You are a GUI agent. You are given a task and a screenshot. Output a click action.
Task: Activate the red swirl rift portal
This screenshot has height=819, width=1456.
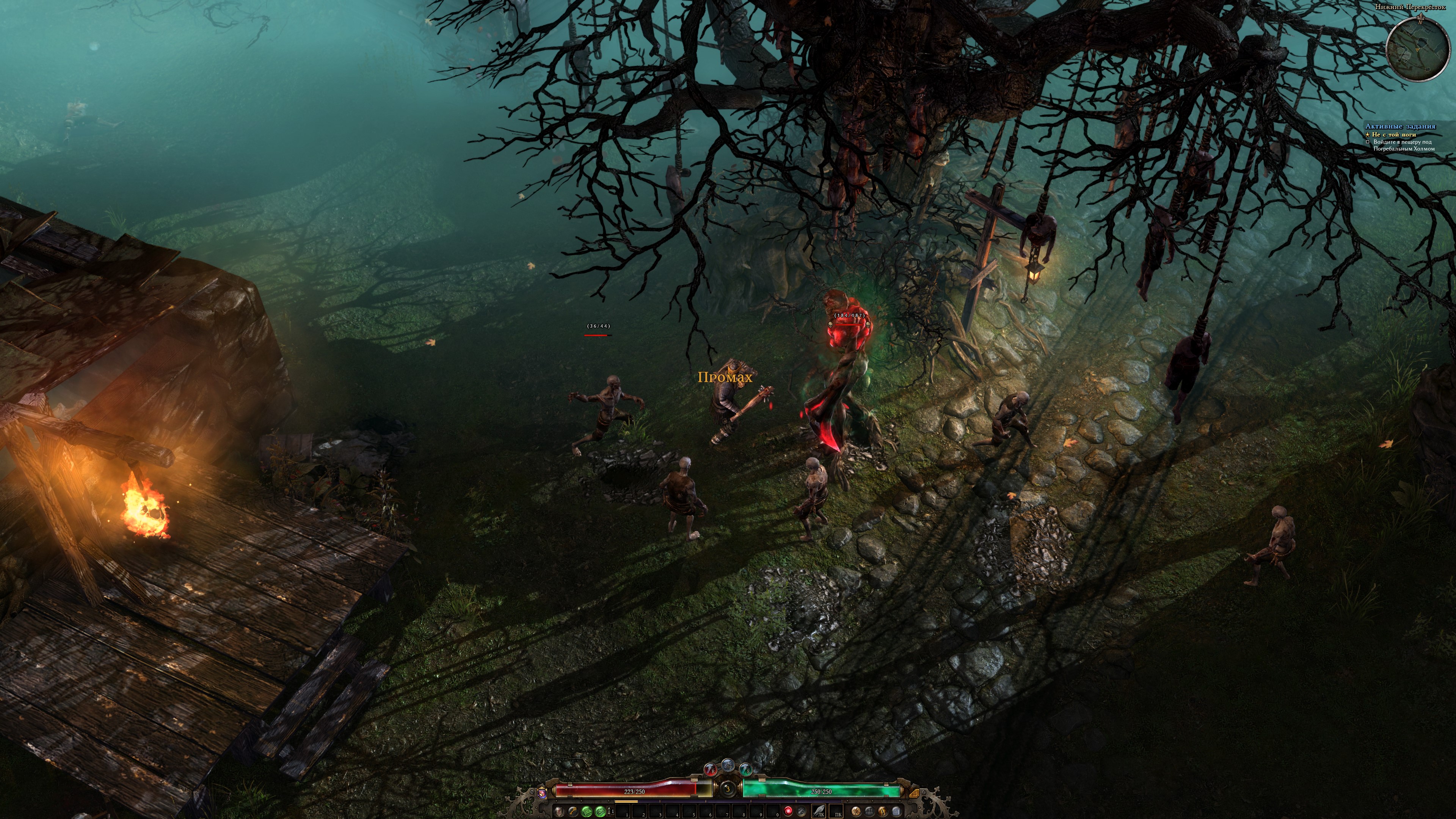tap(789, 811)
